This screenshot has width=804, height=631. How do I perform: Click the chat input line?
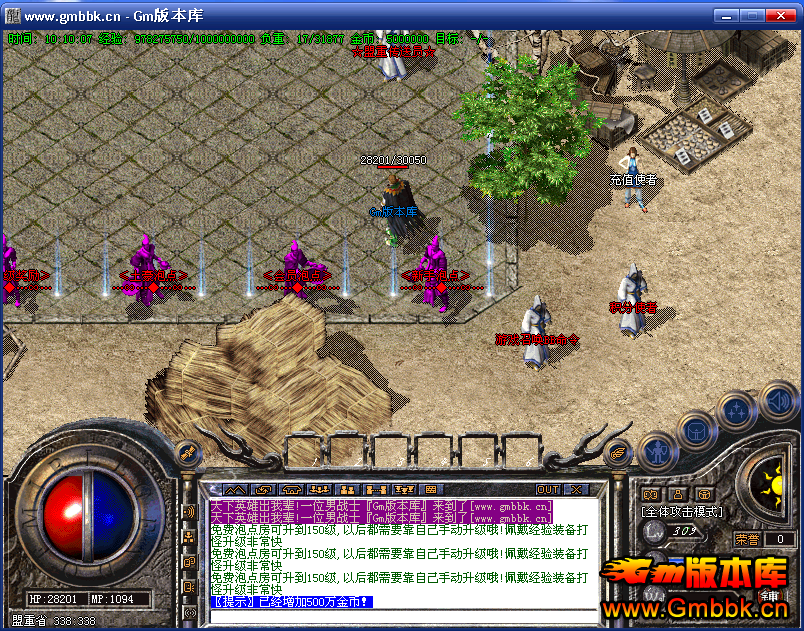point(400,614)
